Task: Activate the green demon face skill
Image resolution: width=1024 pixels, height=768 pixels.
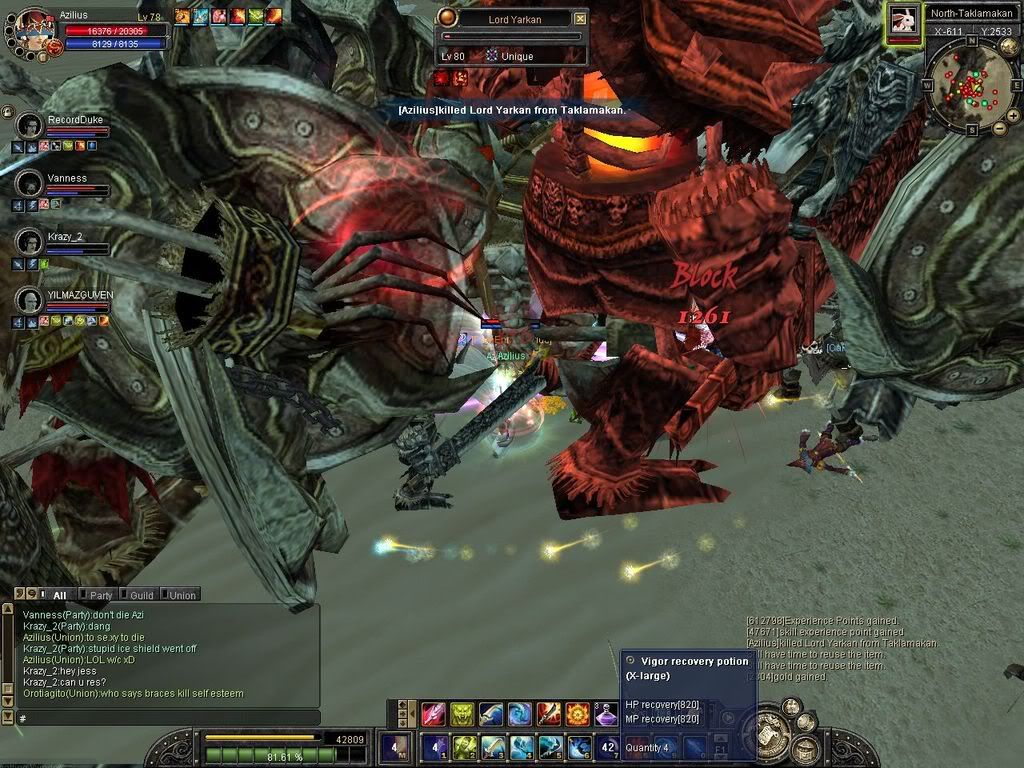Action: click(x=462, y=714)
